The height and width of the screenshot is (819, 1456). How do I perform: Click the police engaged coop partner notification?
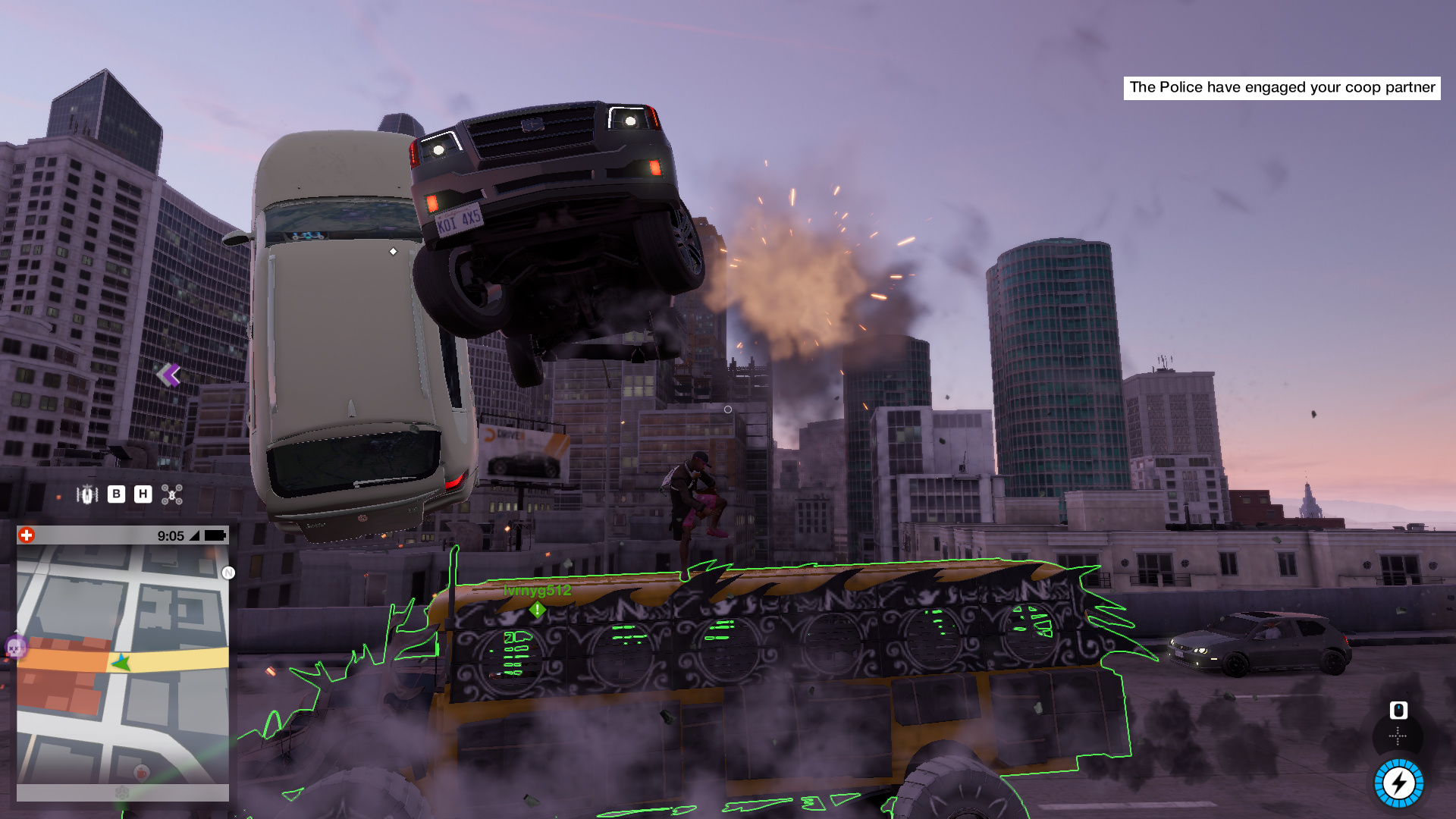coord(1282,87)
